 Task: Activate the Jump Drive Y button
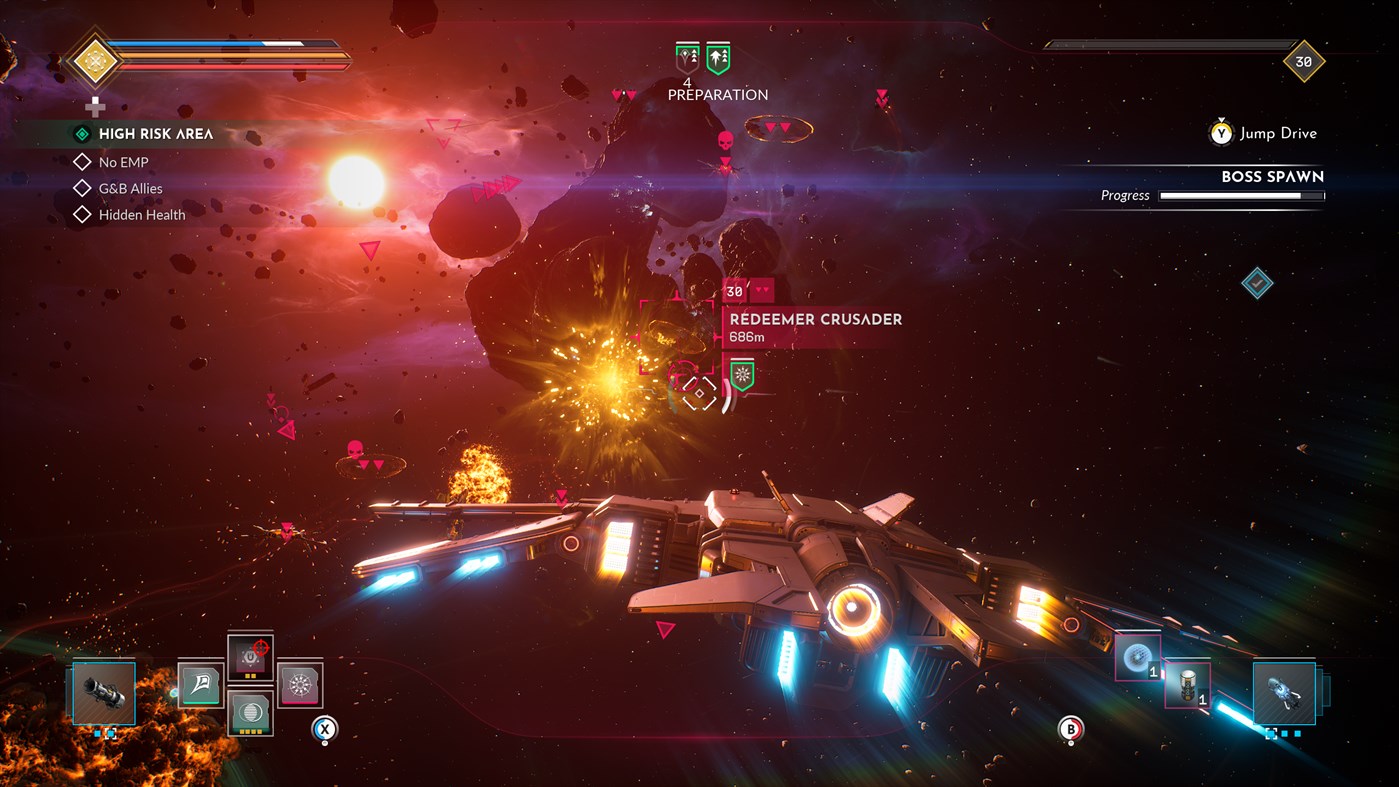[x=1219, y=133]
